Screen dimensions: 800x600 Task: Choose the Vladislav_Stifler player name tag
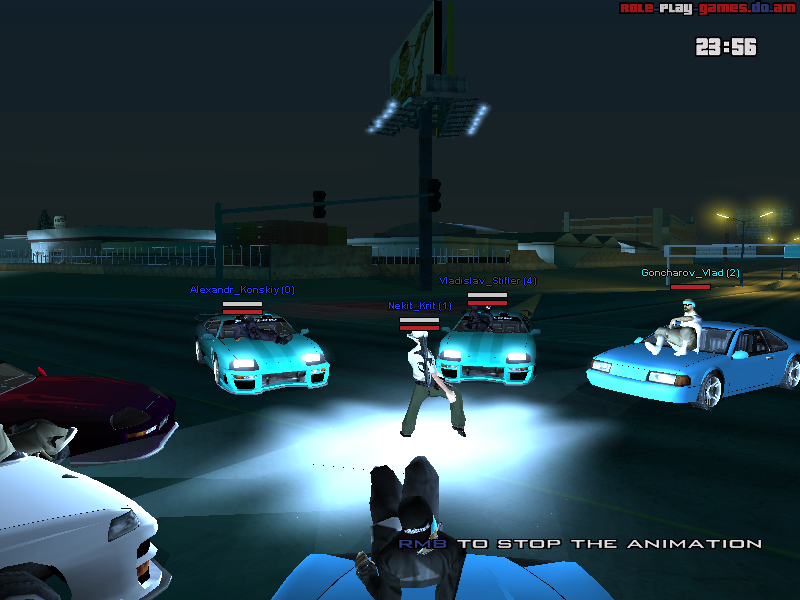487,281
